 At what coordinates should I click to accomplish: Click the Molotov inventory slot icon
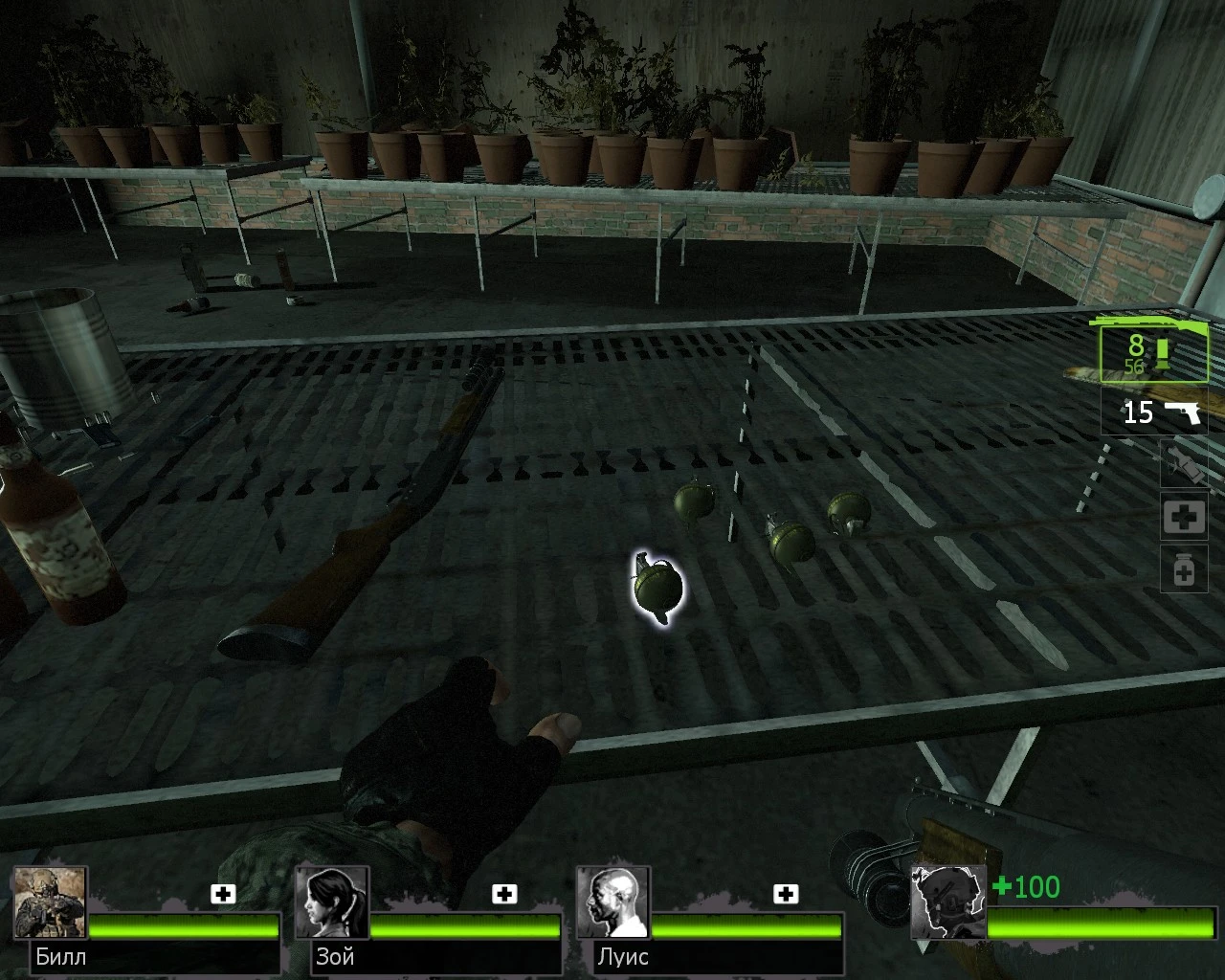(1184, 466)
